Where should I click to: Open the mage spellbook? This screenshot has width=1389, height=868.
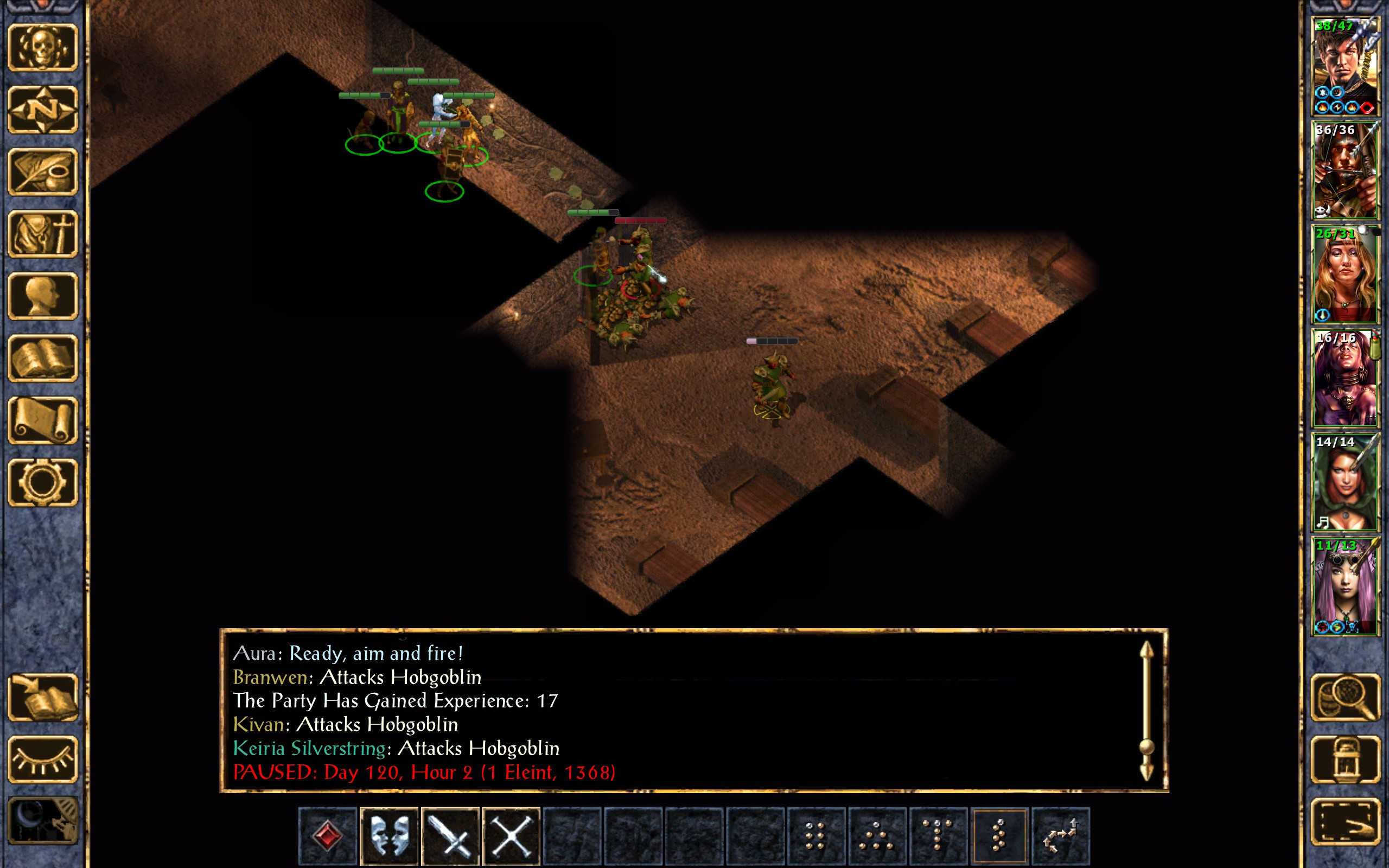43,358
